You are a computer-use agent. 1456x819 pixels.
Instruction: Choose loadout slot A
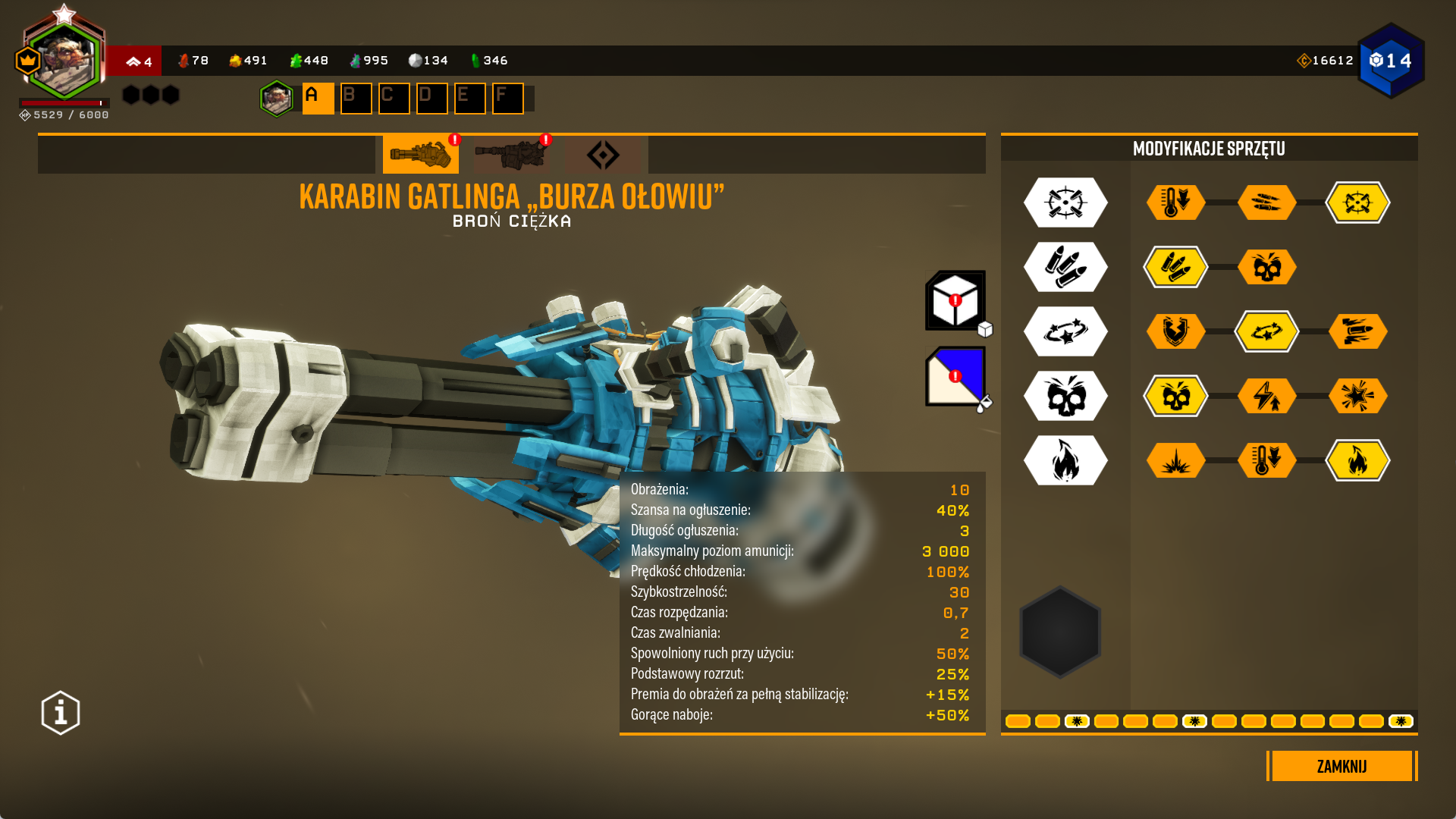[318, 99]
